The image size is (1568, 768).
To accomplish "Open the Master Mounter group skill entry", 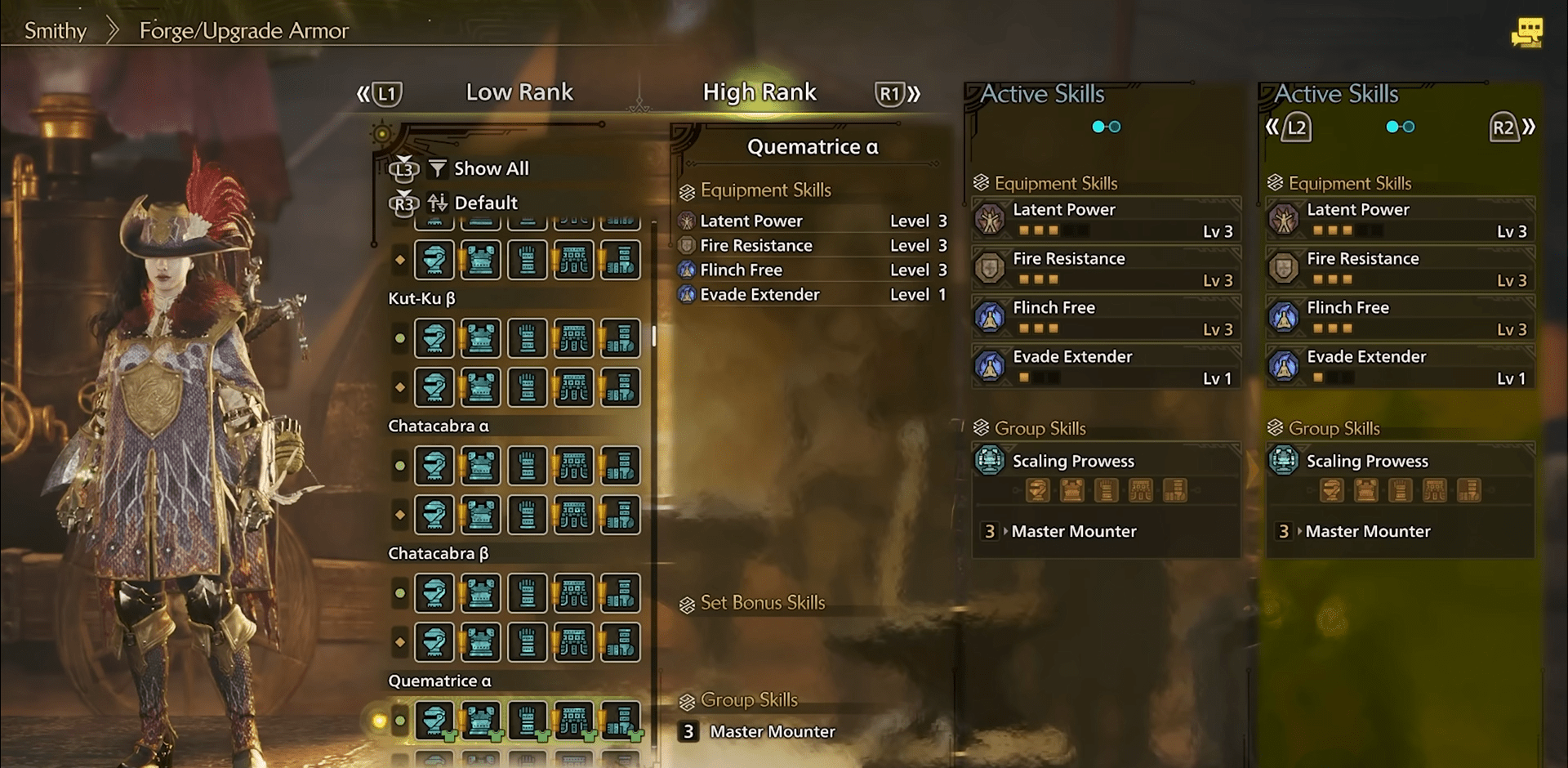I will point(1073,531).
